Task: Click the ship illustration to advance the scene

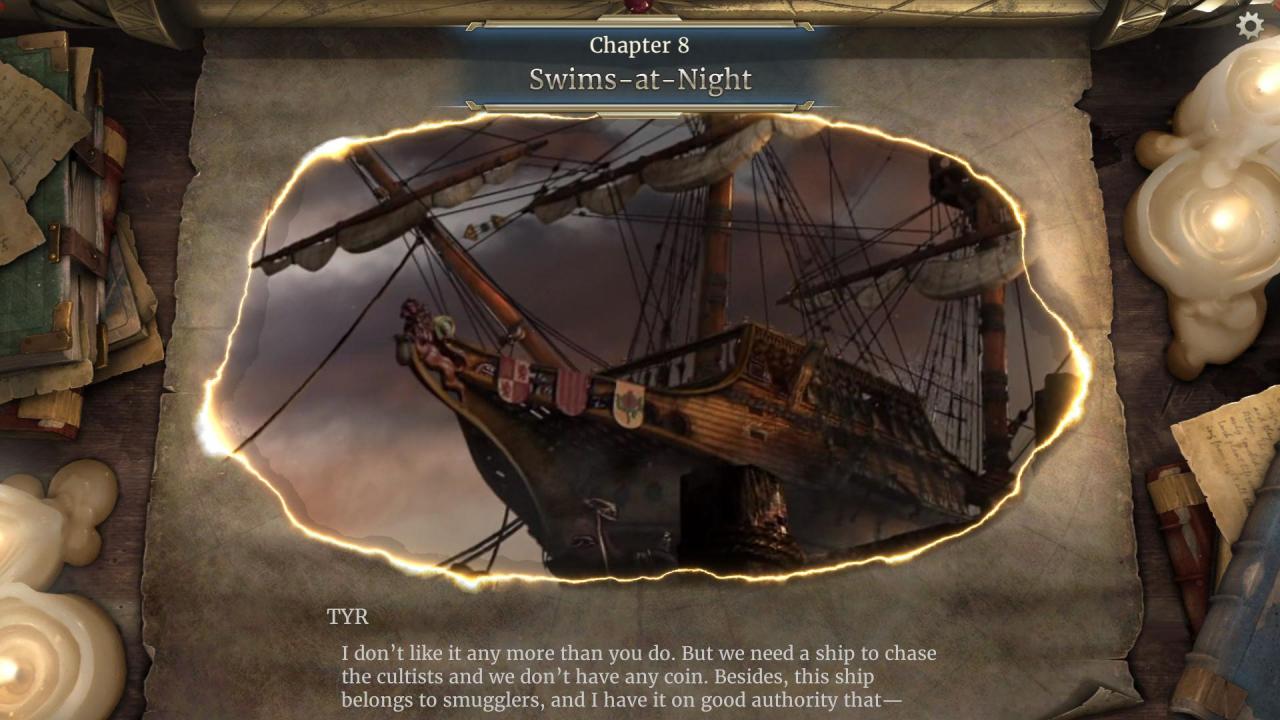Action: [640, 350]
